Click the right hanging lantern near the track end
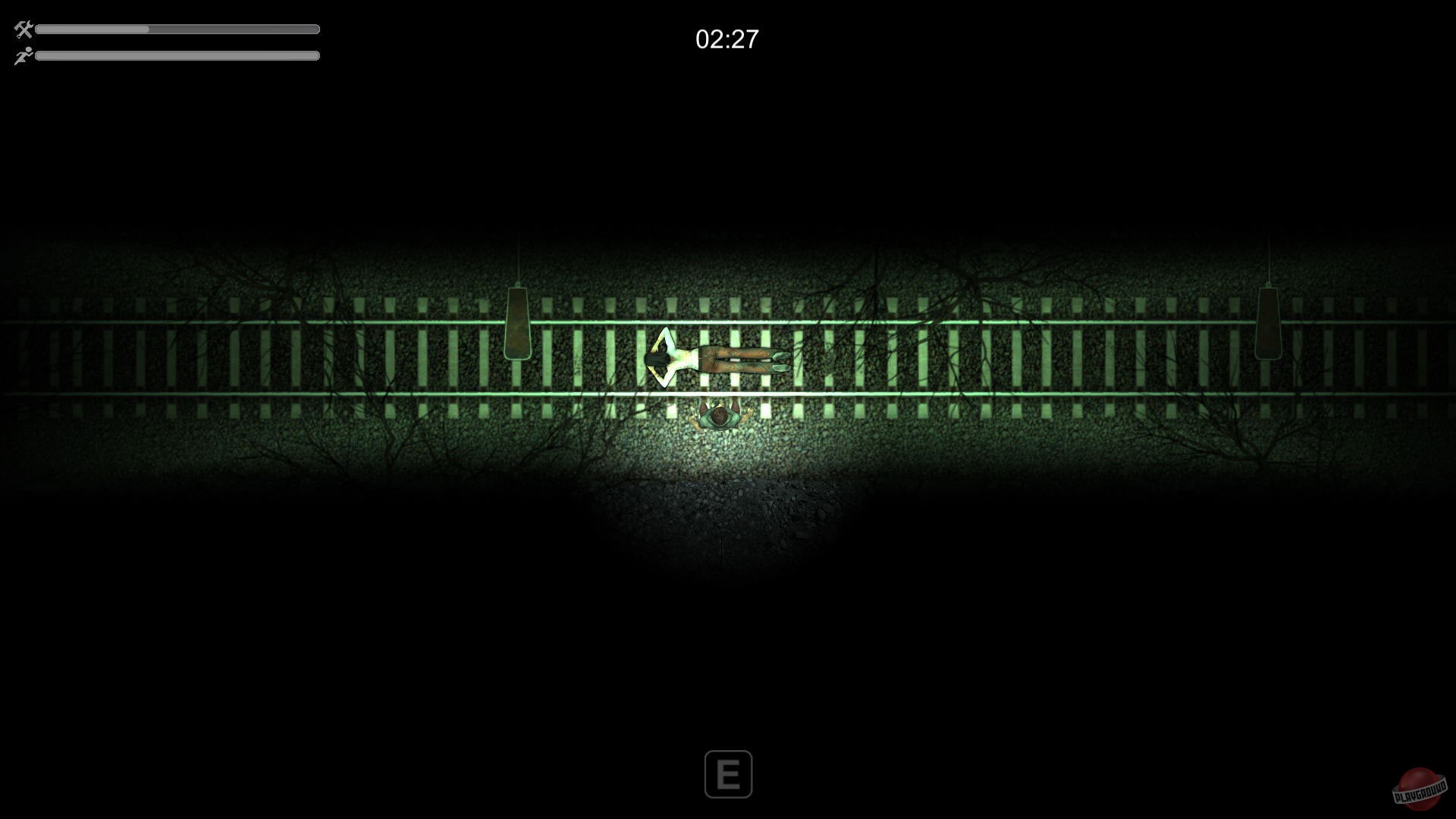Image resolution: width=1456 pixels, height=819 pixels. click(1268, 322)
